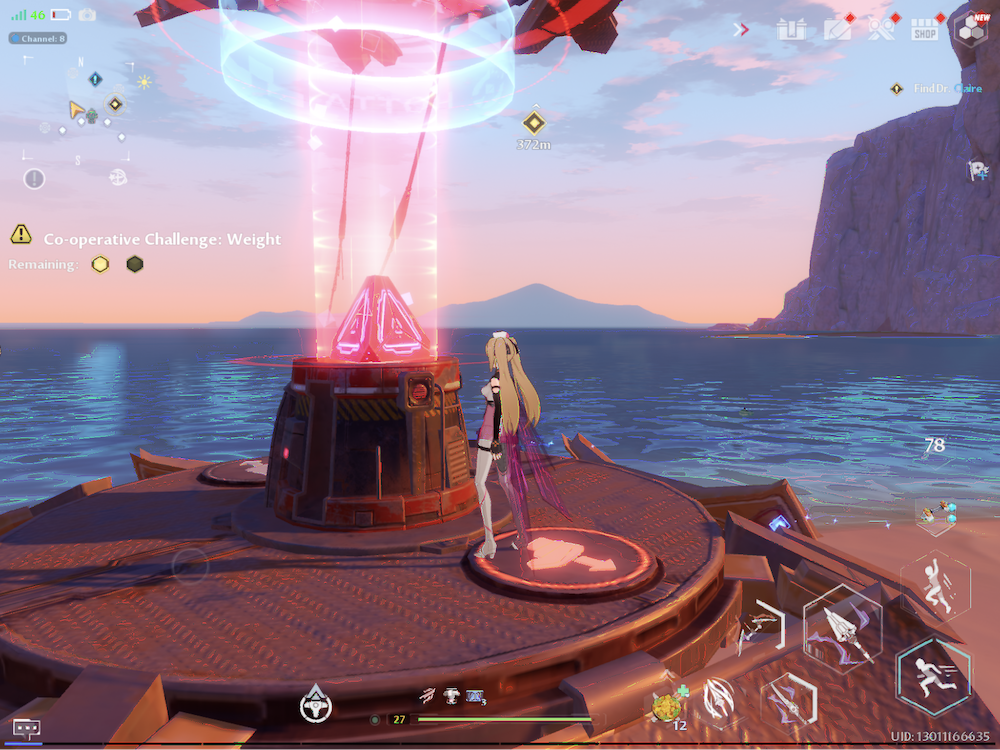Open the crossed tools icon
Screen dimensions: 1000x750
coord(881,29)
